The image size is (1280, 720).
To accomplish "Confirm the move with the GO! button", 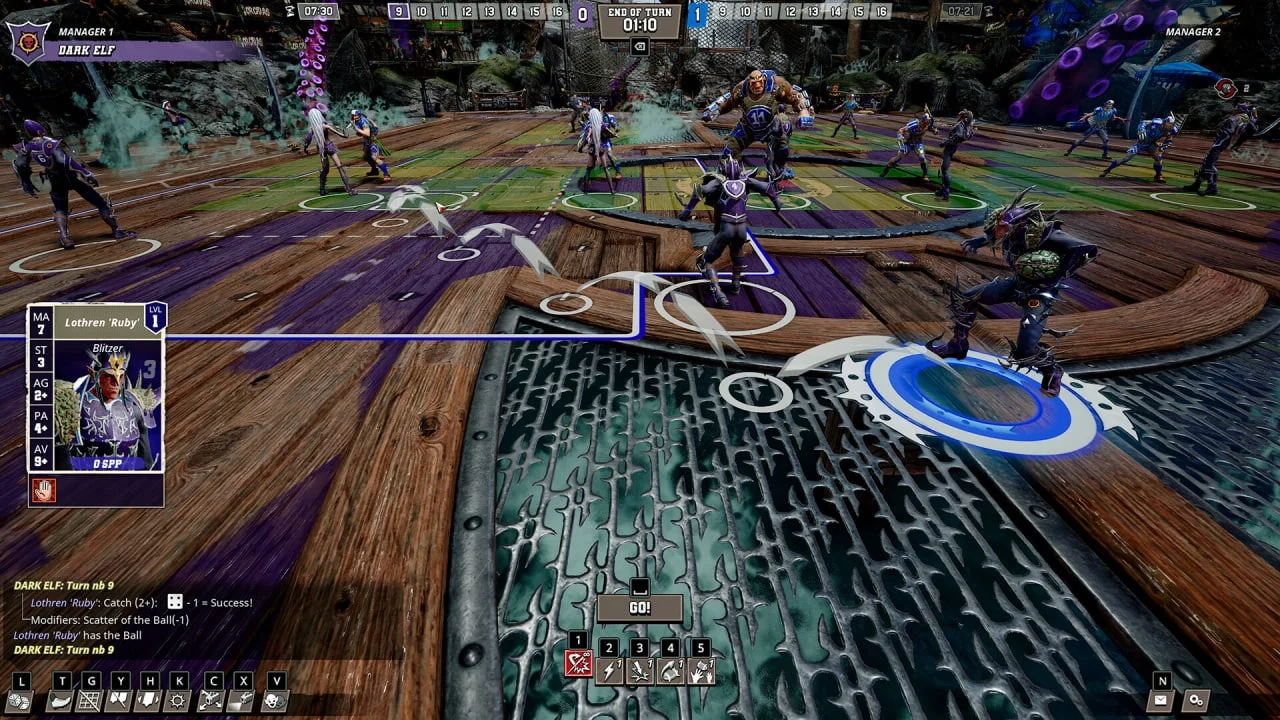I will pyautogui.click(x=640, y=607).
